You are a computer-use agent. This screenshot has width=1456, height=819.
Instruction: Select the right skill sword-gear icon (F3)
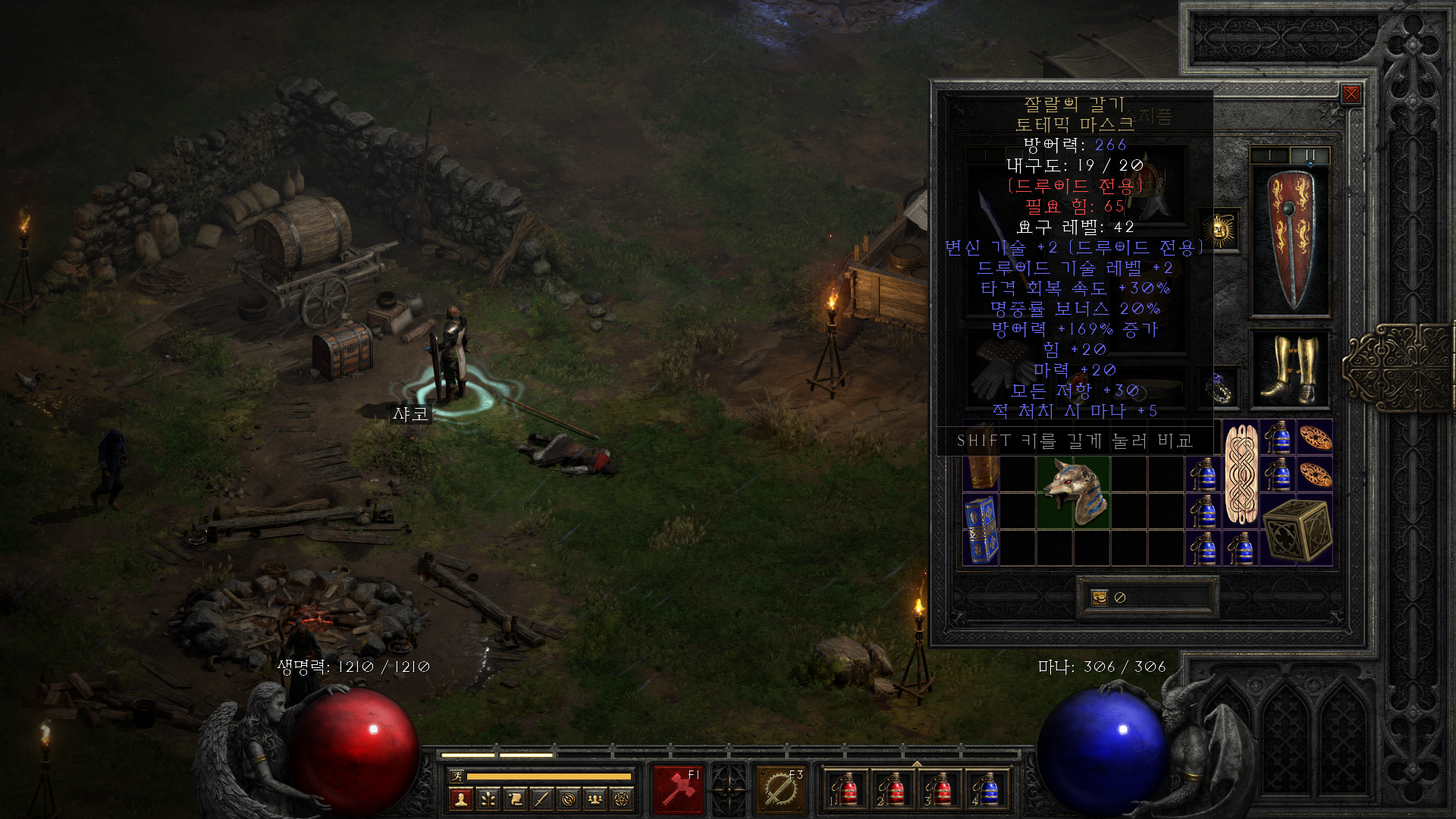click(780, 790)
